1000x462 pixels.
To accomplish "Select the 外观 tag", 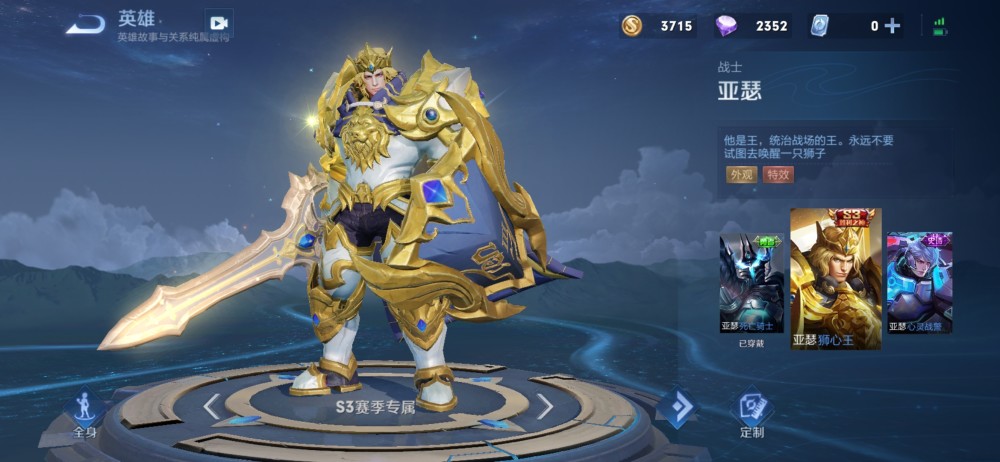I will tap(741, 175).
